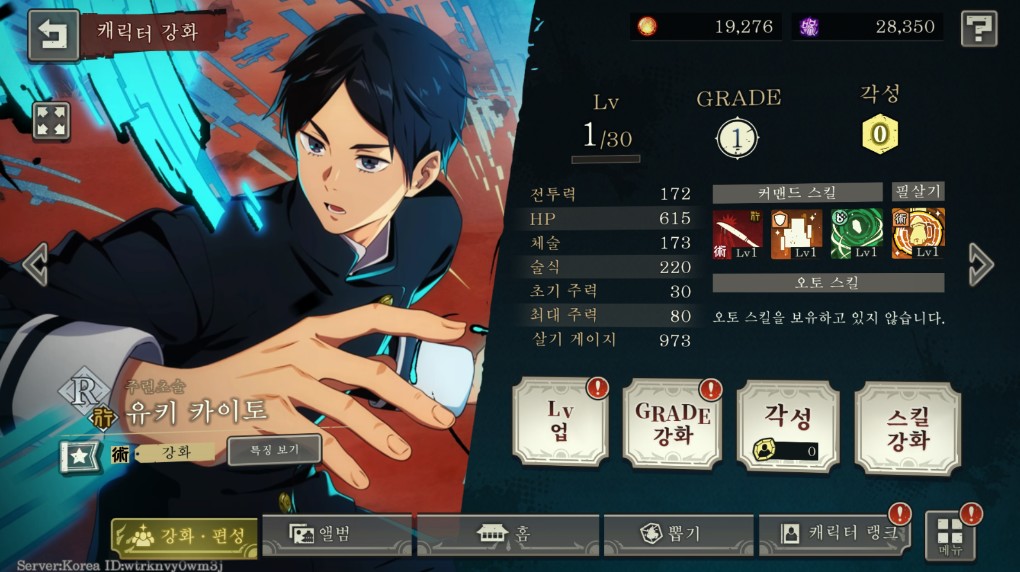Show the previous character with left arrow
Image resolution: width=1020 pixels, height=572 pixels.
(x=35, y=264)
